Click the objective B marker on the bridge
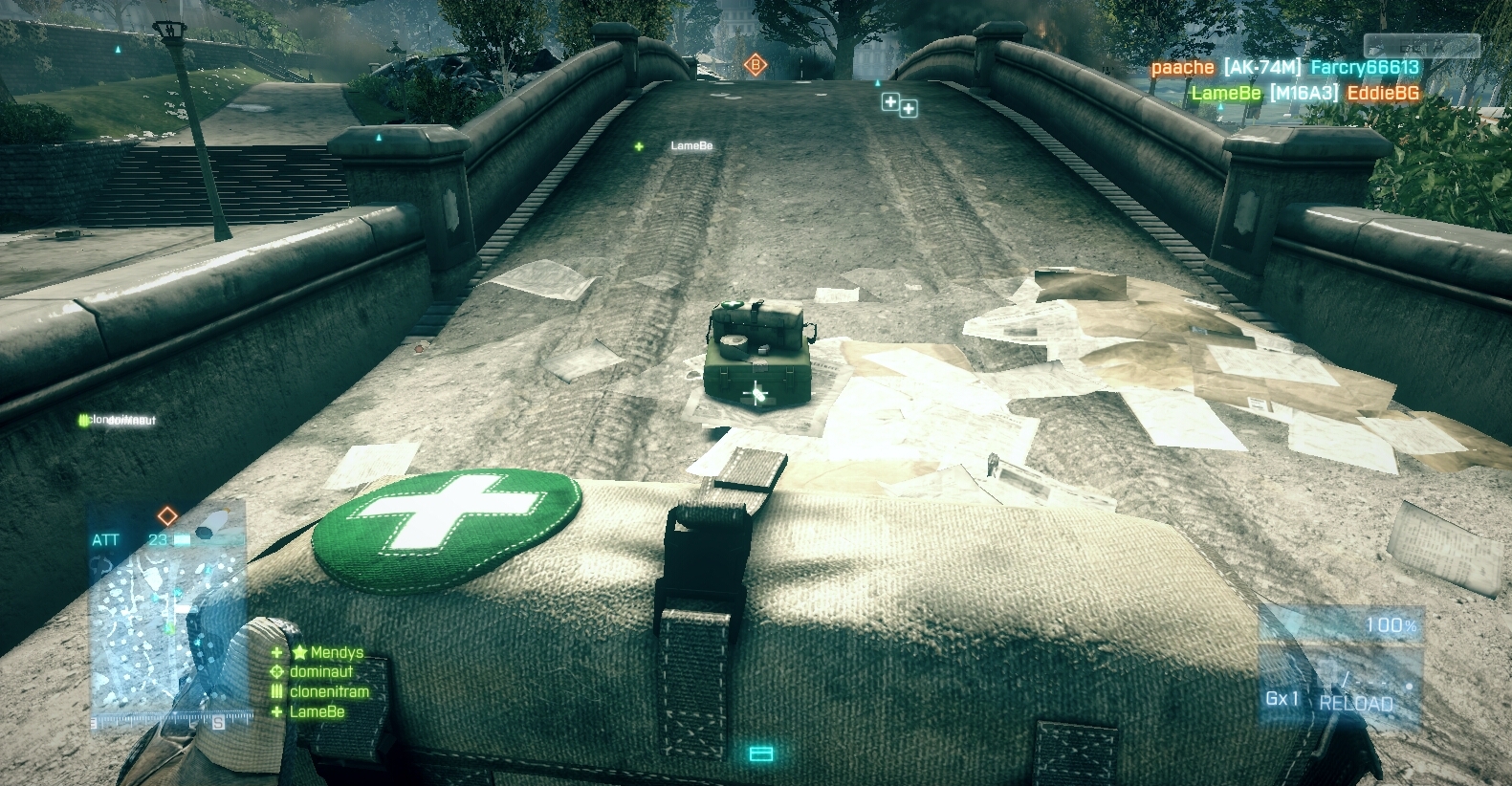 tap(756, 65)
